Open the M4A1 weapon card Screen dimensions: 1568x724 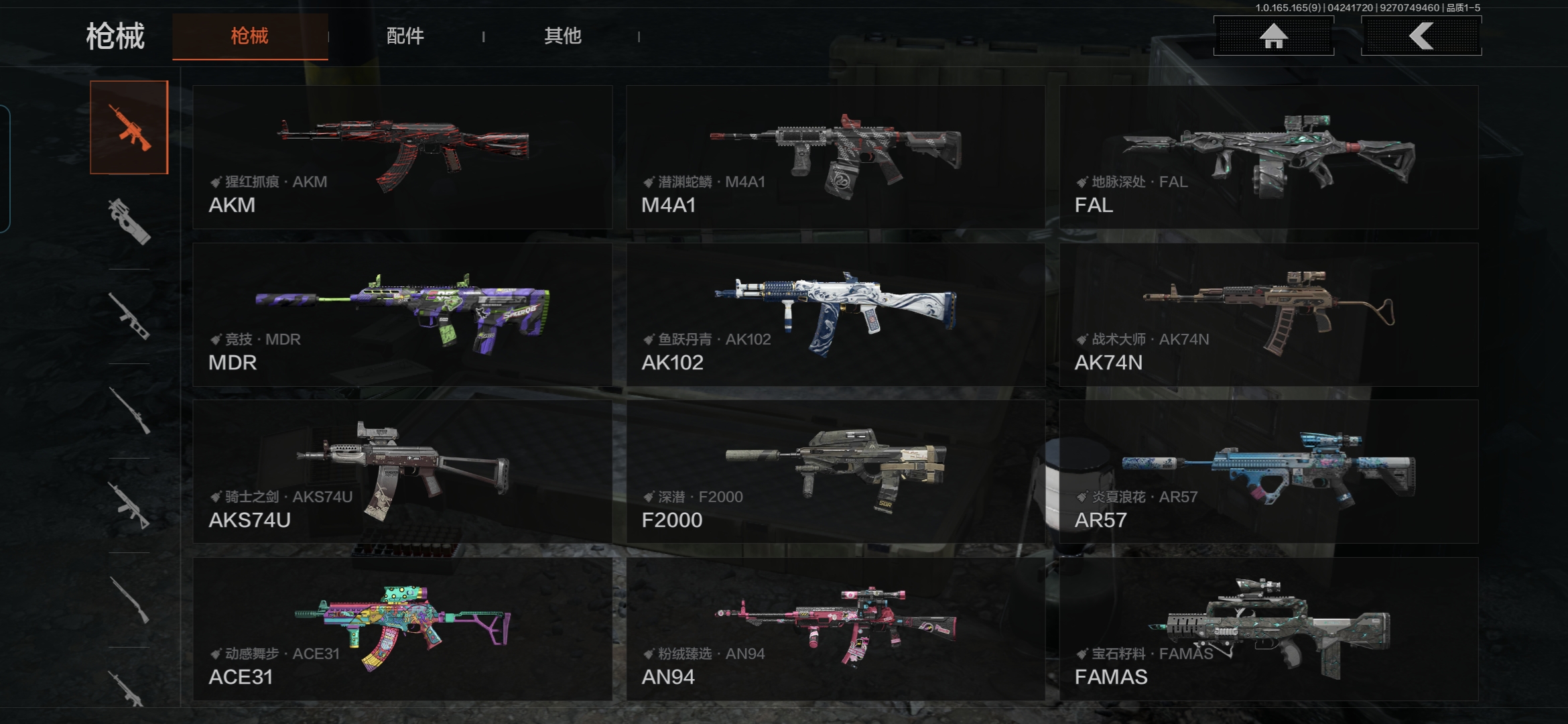[836, 157]
